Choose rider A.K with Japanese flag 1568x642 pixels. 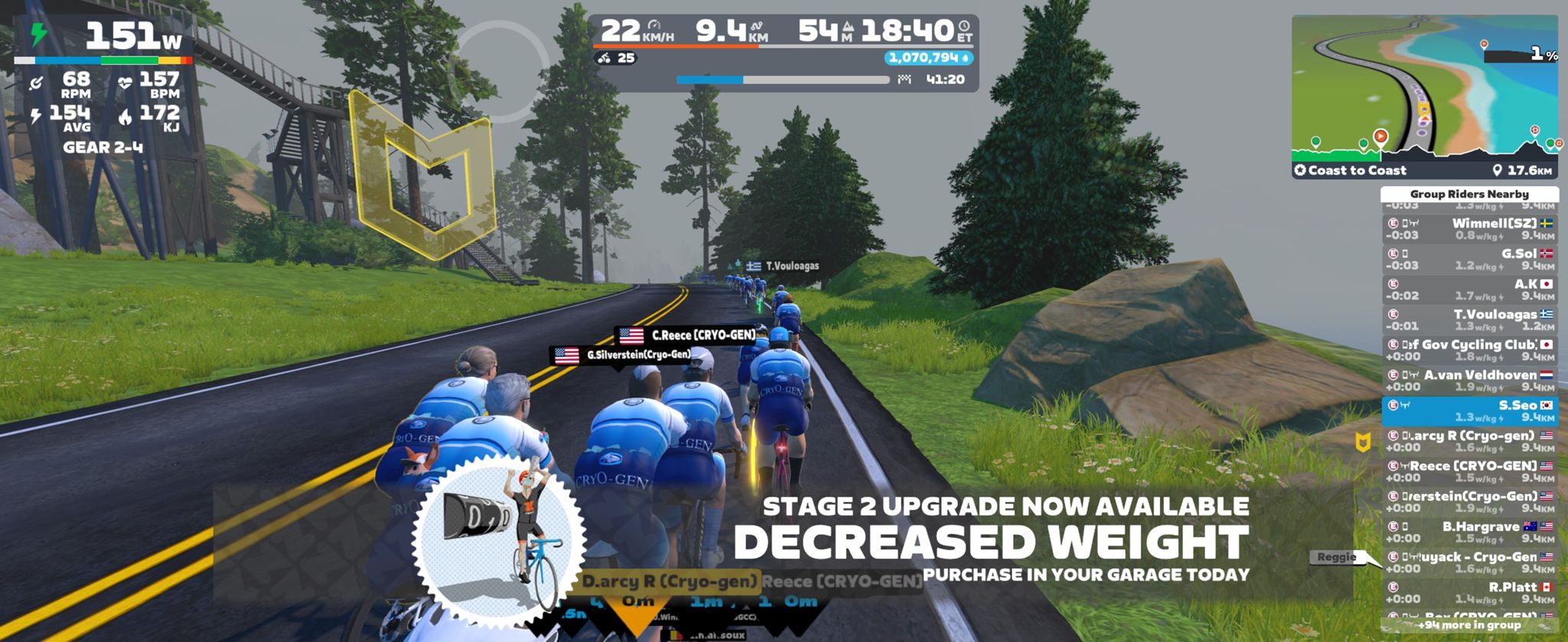(x=1469, y=290)
